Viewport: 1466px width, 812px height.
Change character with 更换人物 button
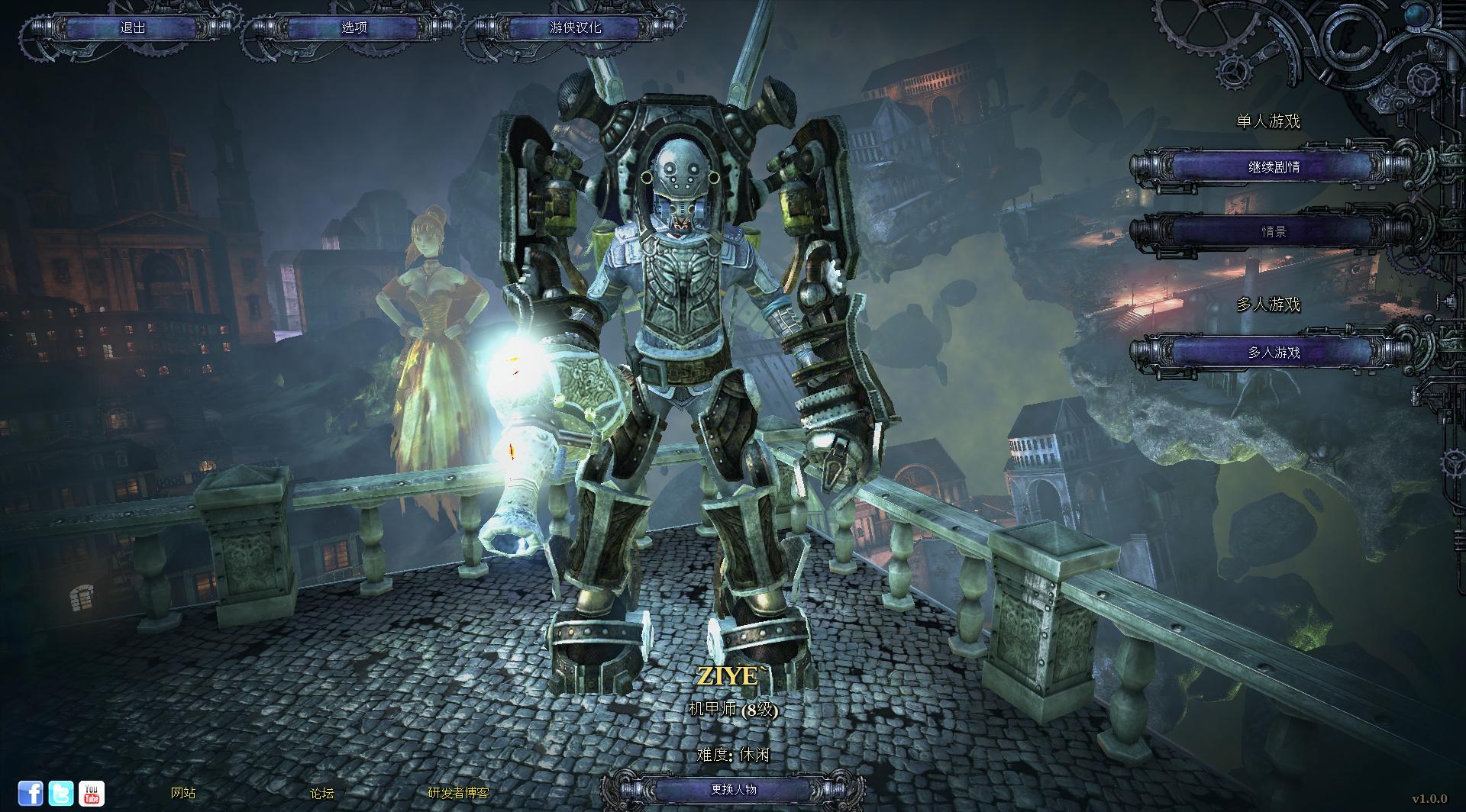(733, 789)
